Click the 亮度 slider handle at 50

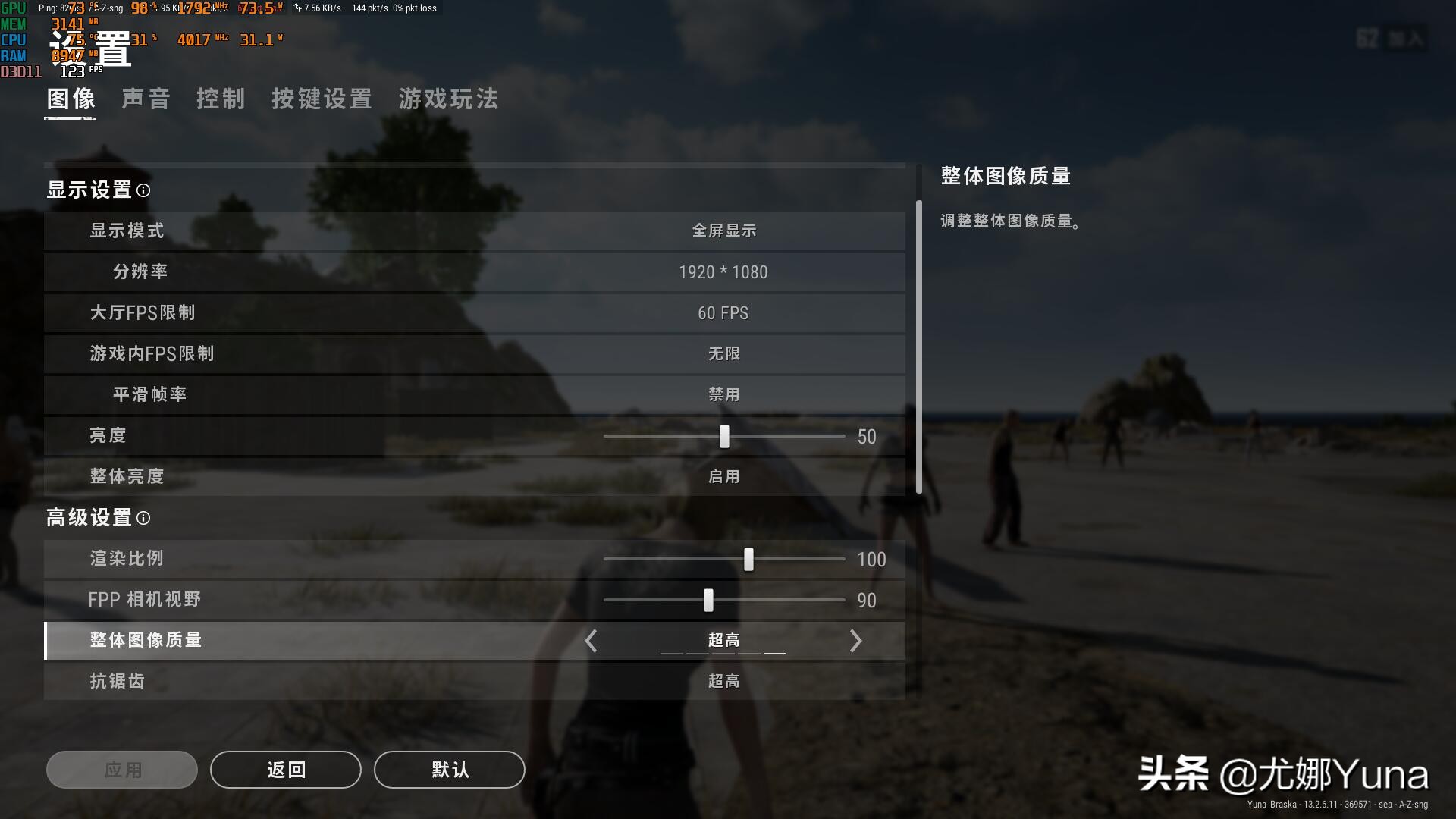click(725, 437)
